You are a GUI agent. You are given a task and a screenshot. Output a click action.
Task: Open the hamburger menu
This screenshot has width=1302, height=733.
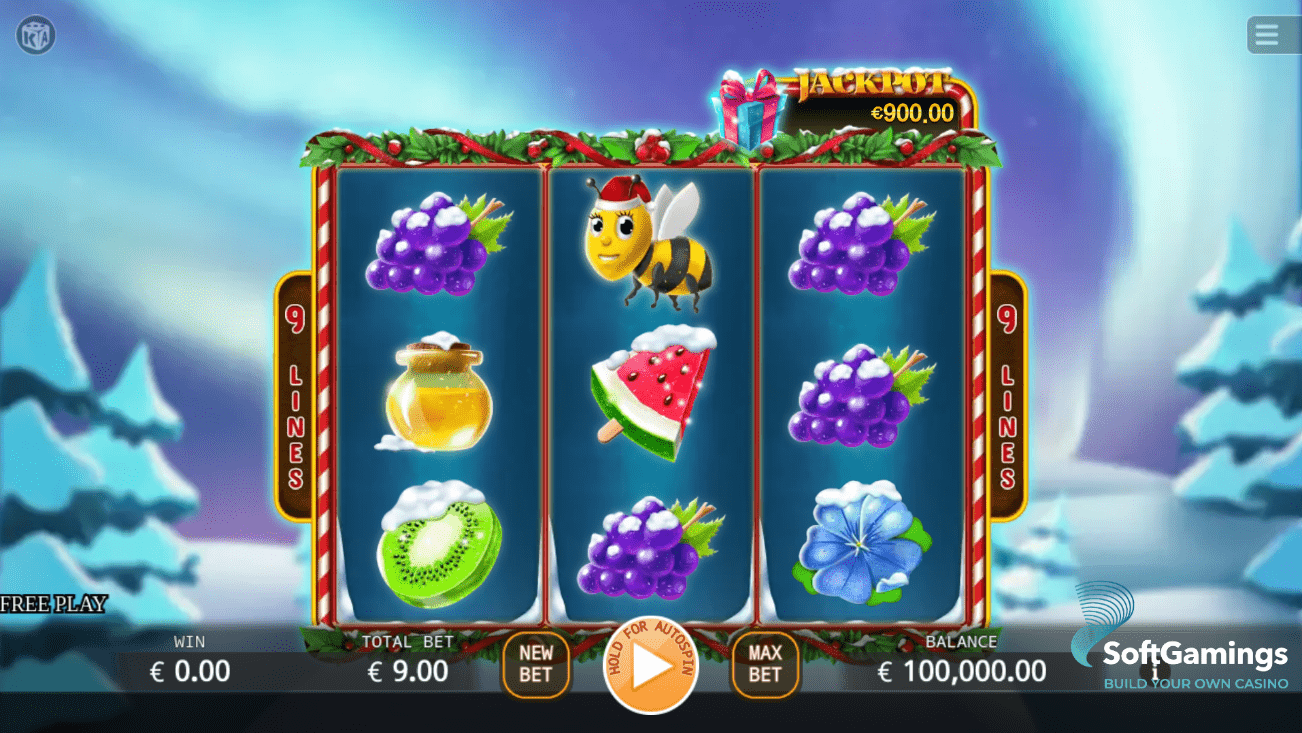pos(1268,34)
